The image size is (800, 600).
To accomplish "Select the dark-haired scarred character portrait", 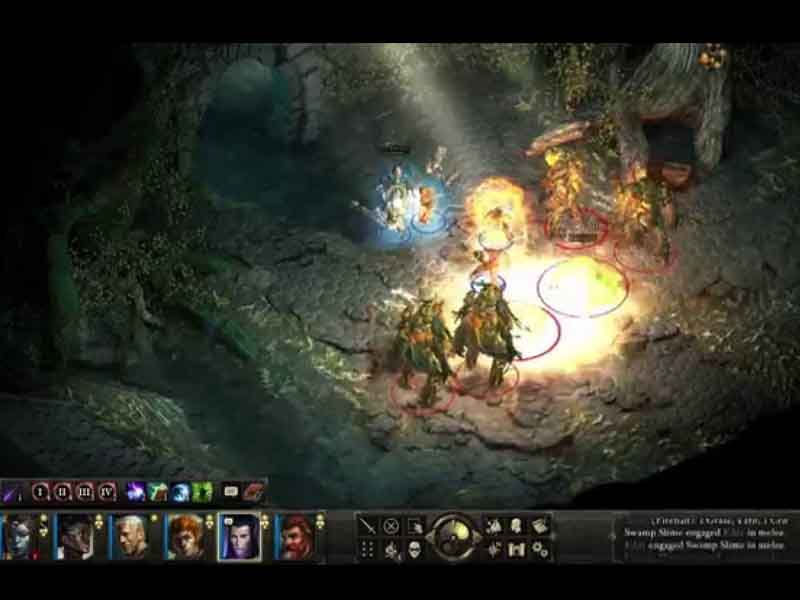I will point(74,537).
